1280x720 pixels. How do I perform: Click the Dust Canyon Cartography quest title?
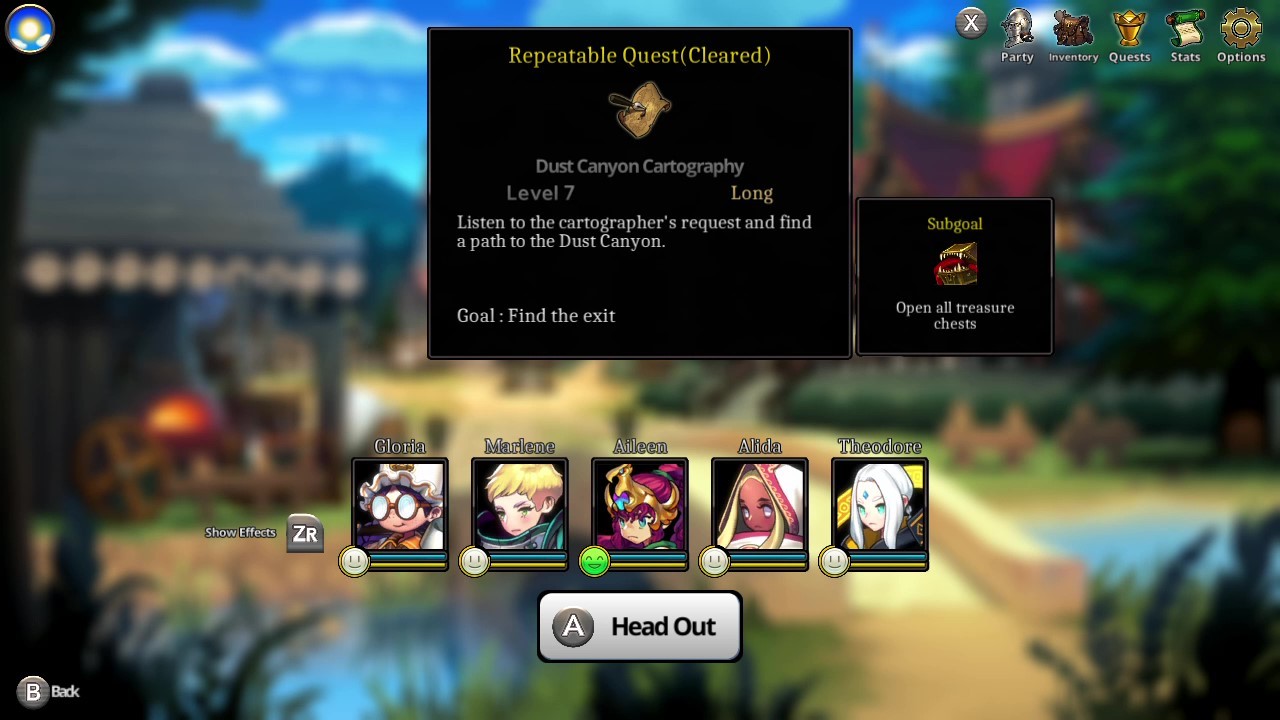coord(640,166)
